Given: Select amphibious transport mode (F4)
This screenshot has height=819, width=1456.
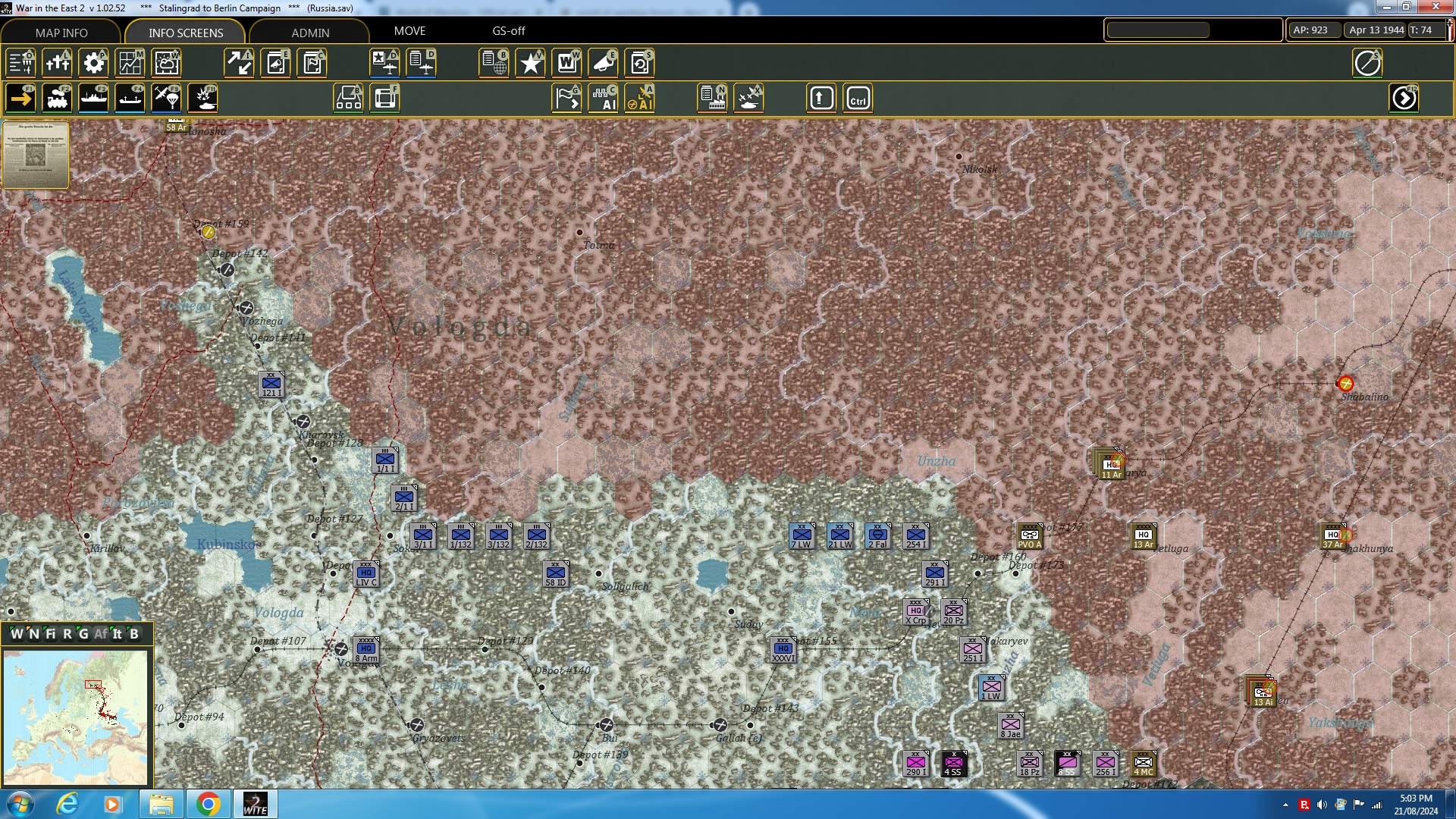Looking at the screenshot, I should (130, 98).
